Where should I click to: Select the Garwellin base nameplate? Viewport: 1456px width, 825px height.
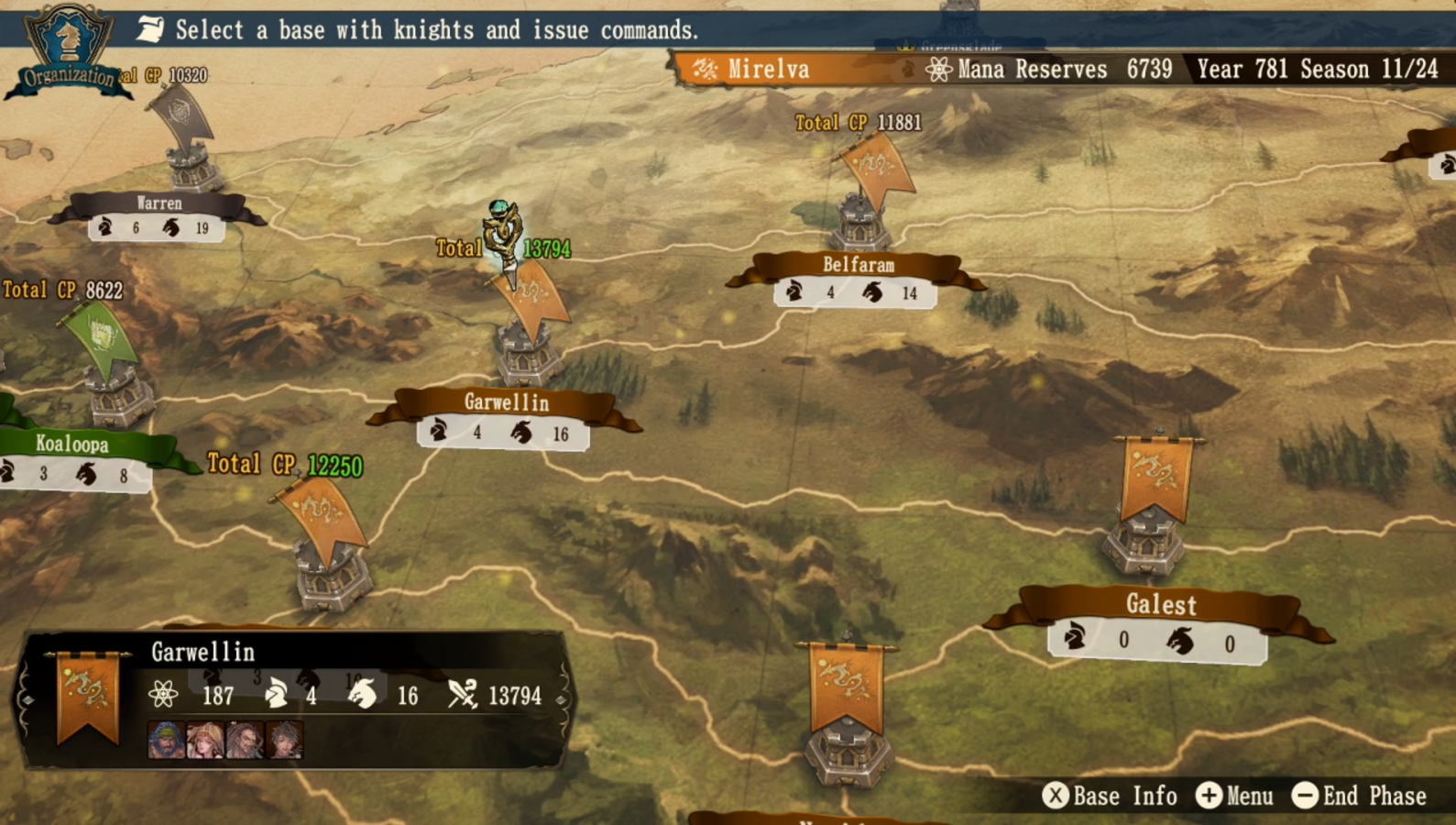(506, 403)
